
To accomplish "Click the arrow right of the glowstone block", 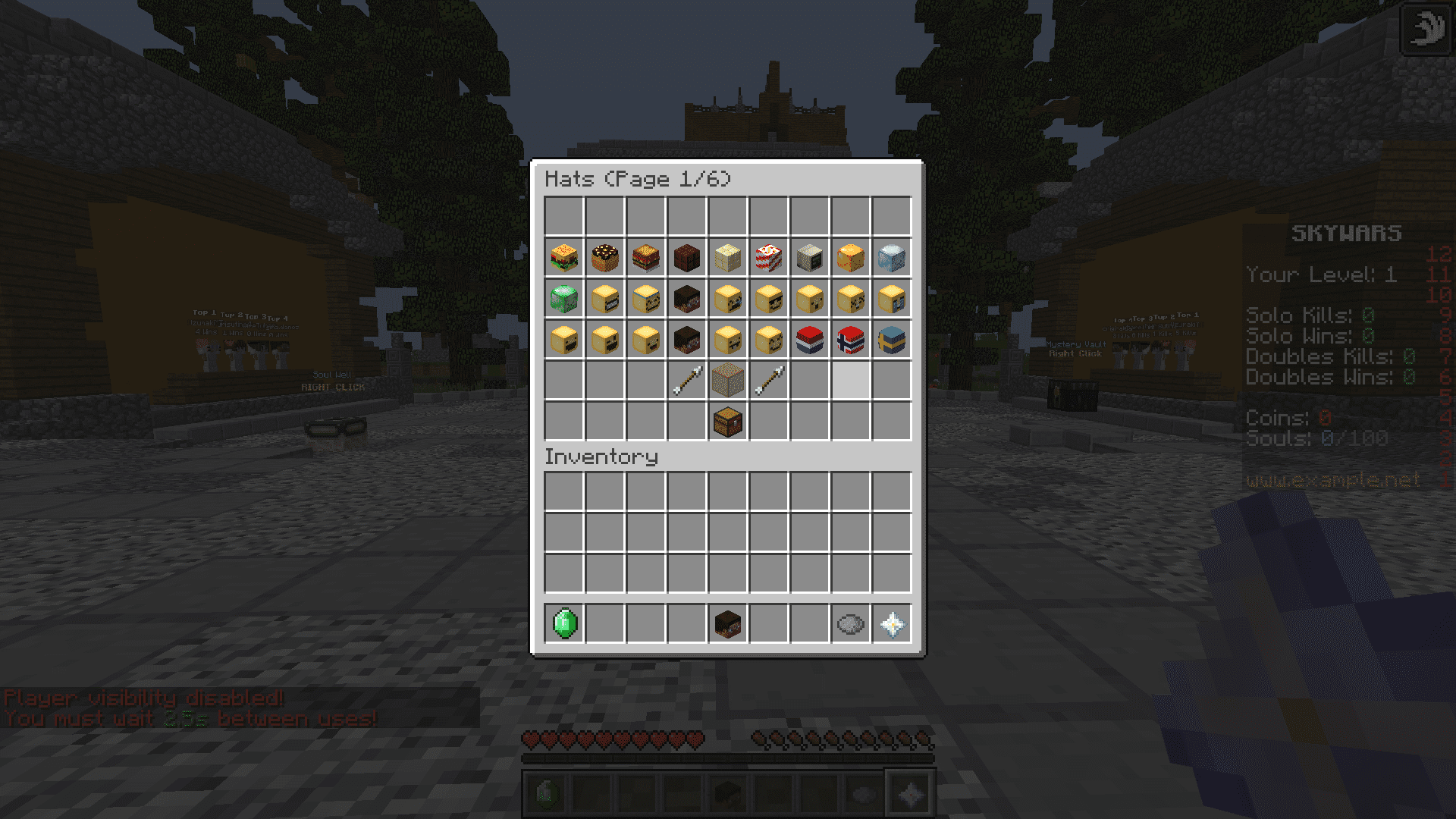I will (x=769, y=381).
